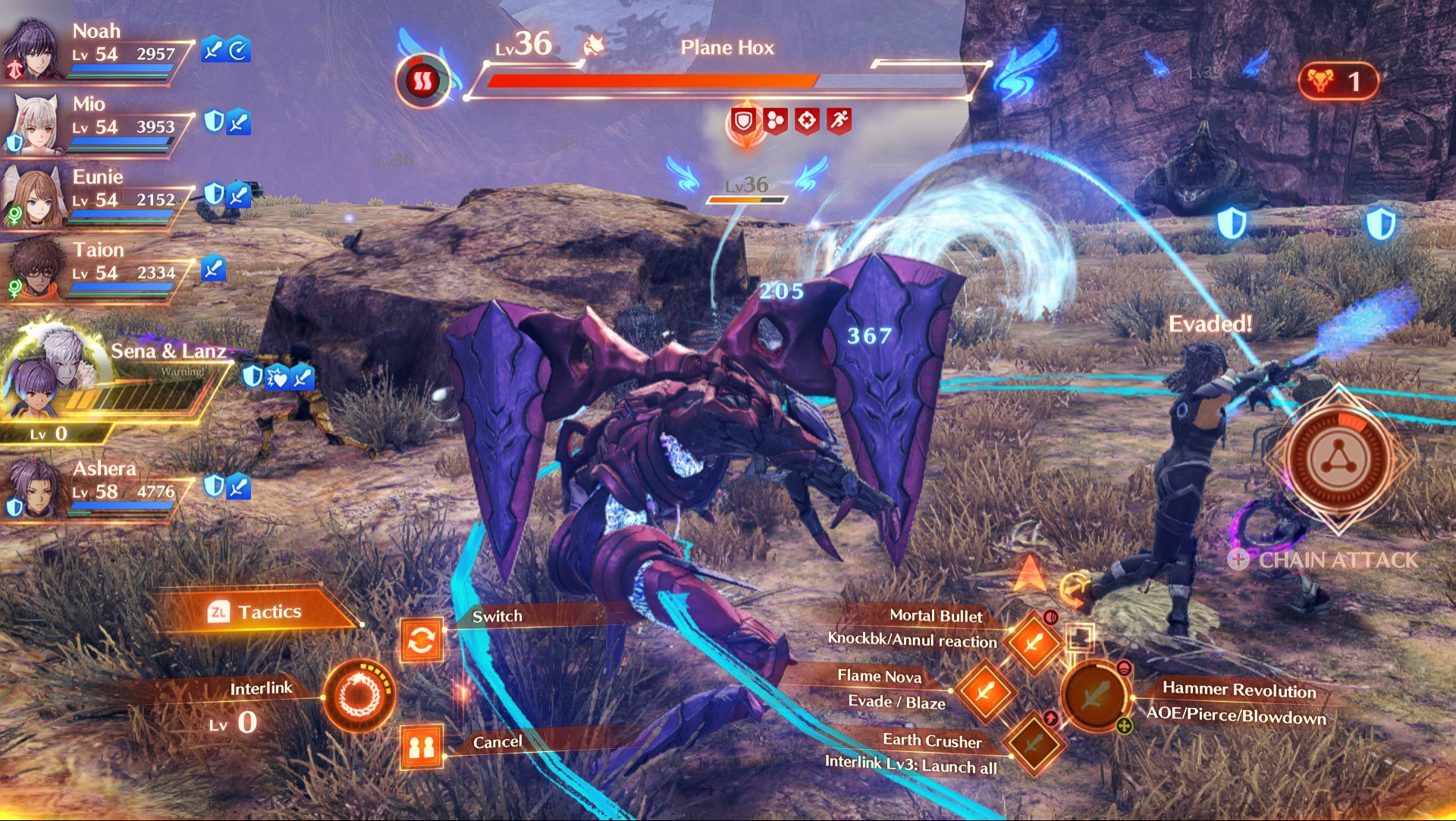Click Plane Hox's red health bar

652,79
